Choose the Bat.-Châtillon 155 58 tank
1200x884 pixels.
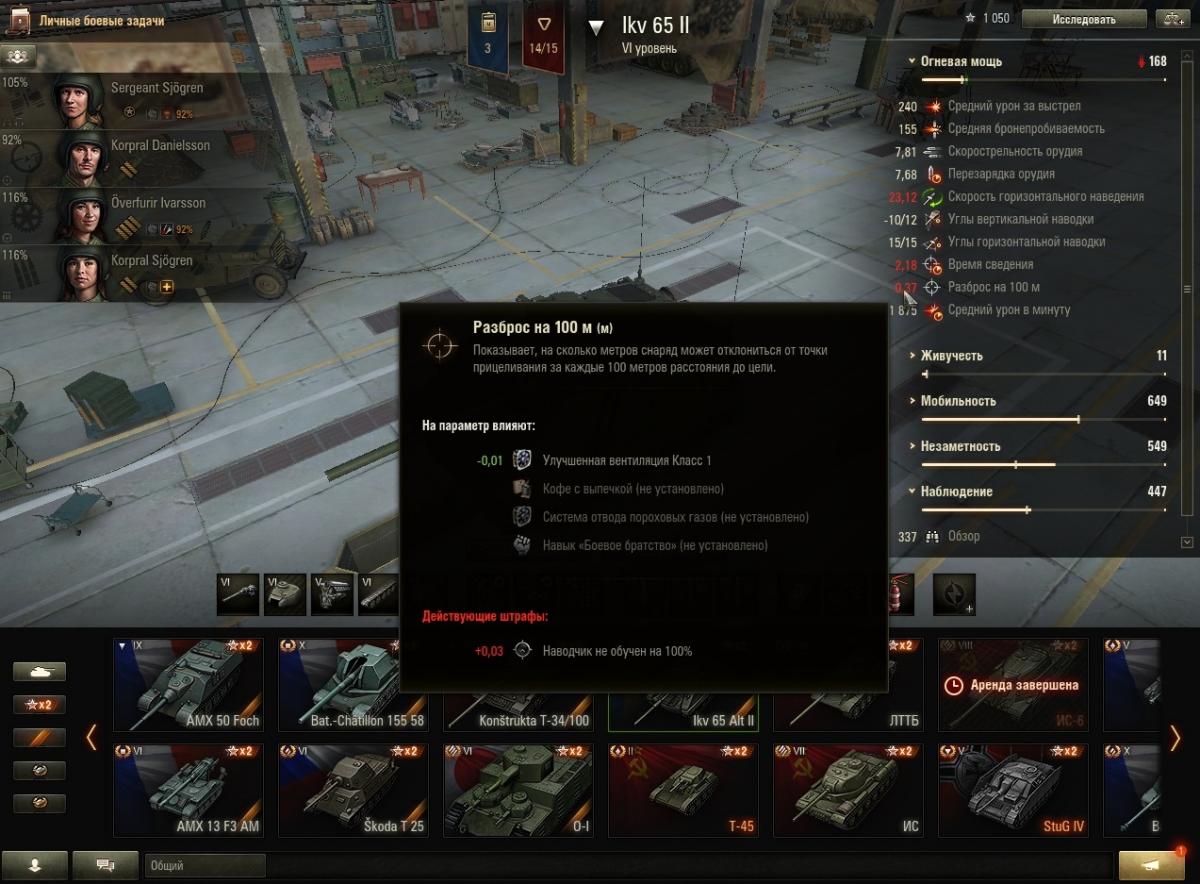353,685
